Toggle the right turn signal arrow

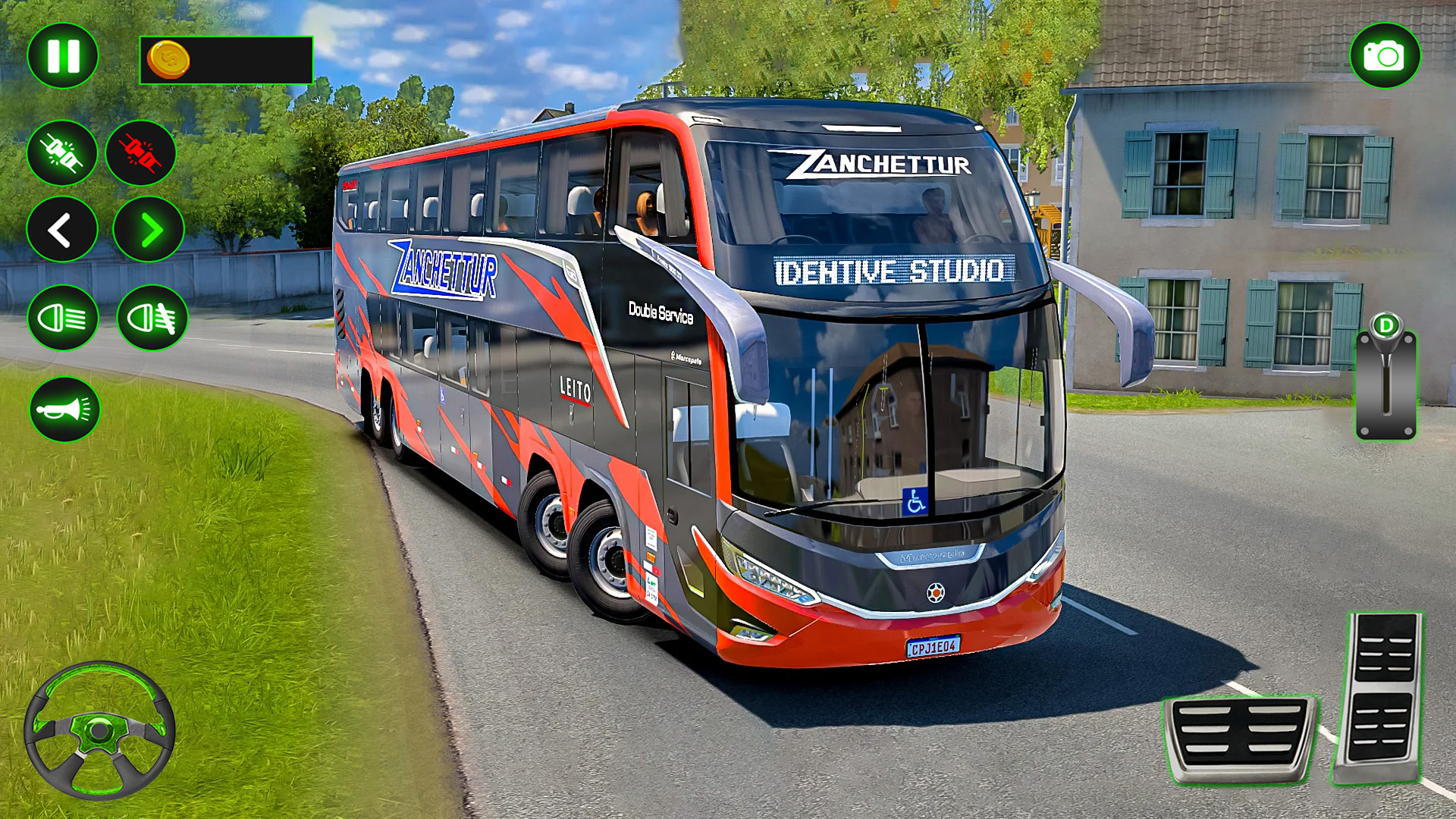pyautogui.click(x=144, y=227)
